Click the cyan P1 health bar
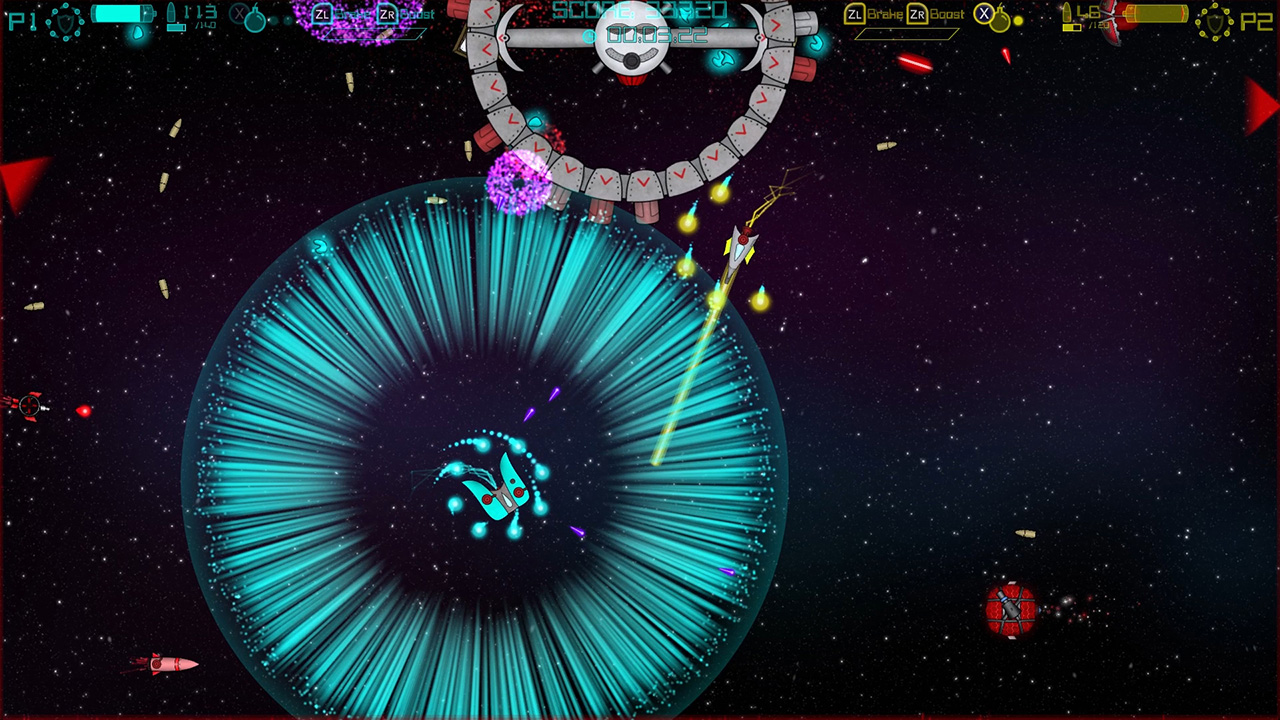 (x=123, y=14)
